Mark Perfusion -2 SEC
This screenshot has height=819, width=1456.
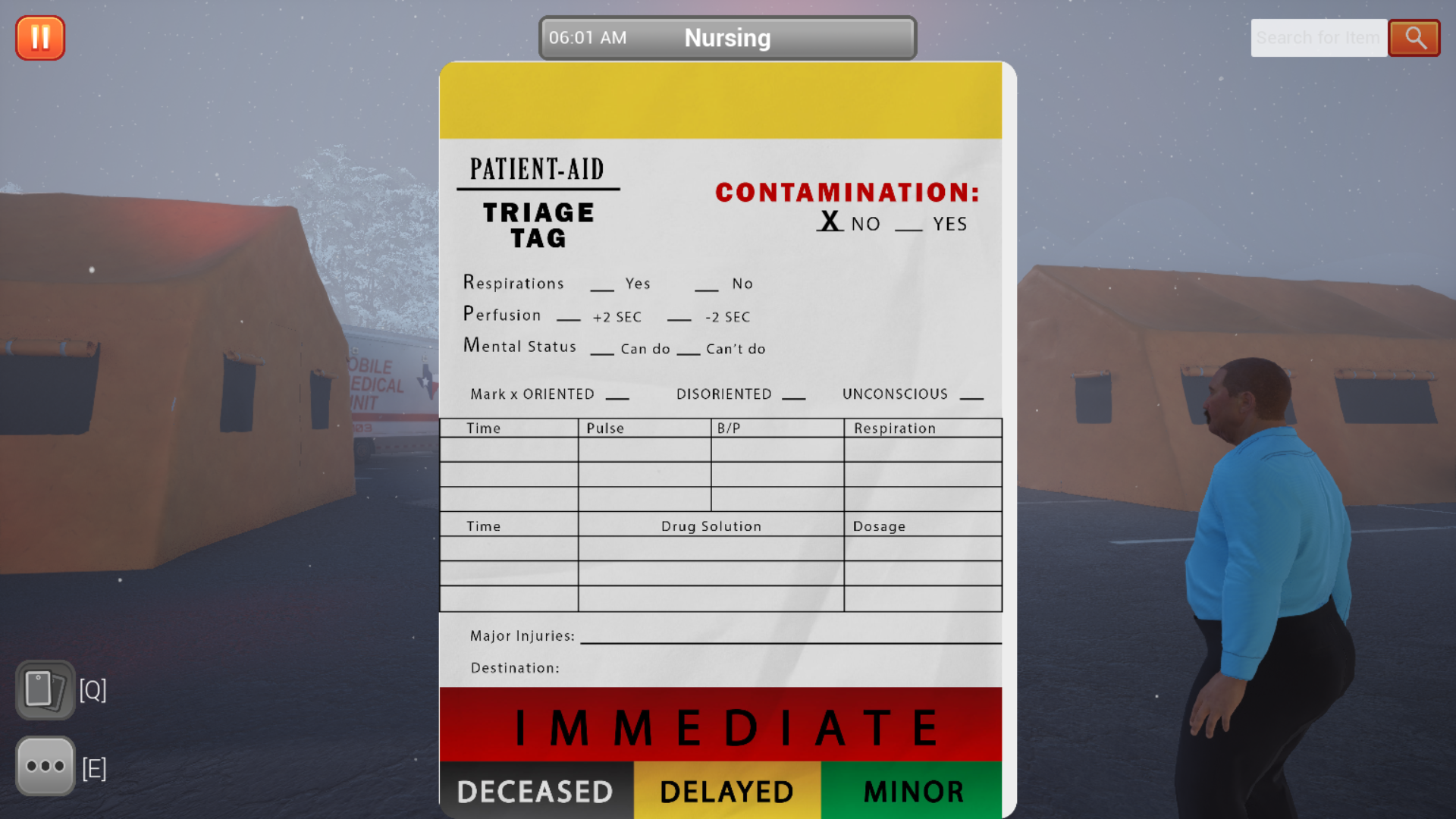click(x=679, y=317)
